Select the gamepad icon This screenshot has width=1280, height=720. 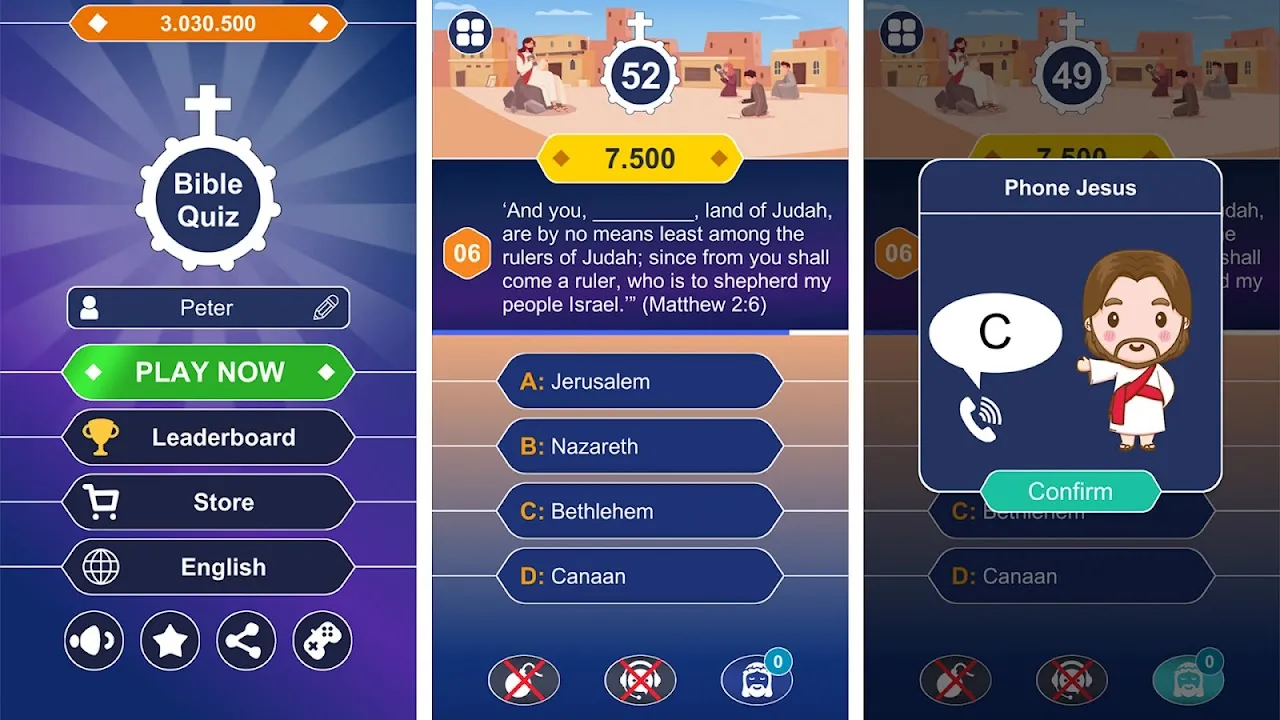coord(321,640)
